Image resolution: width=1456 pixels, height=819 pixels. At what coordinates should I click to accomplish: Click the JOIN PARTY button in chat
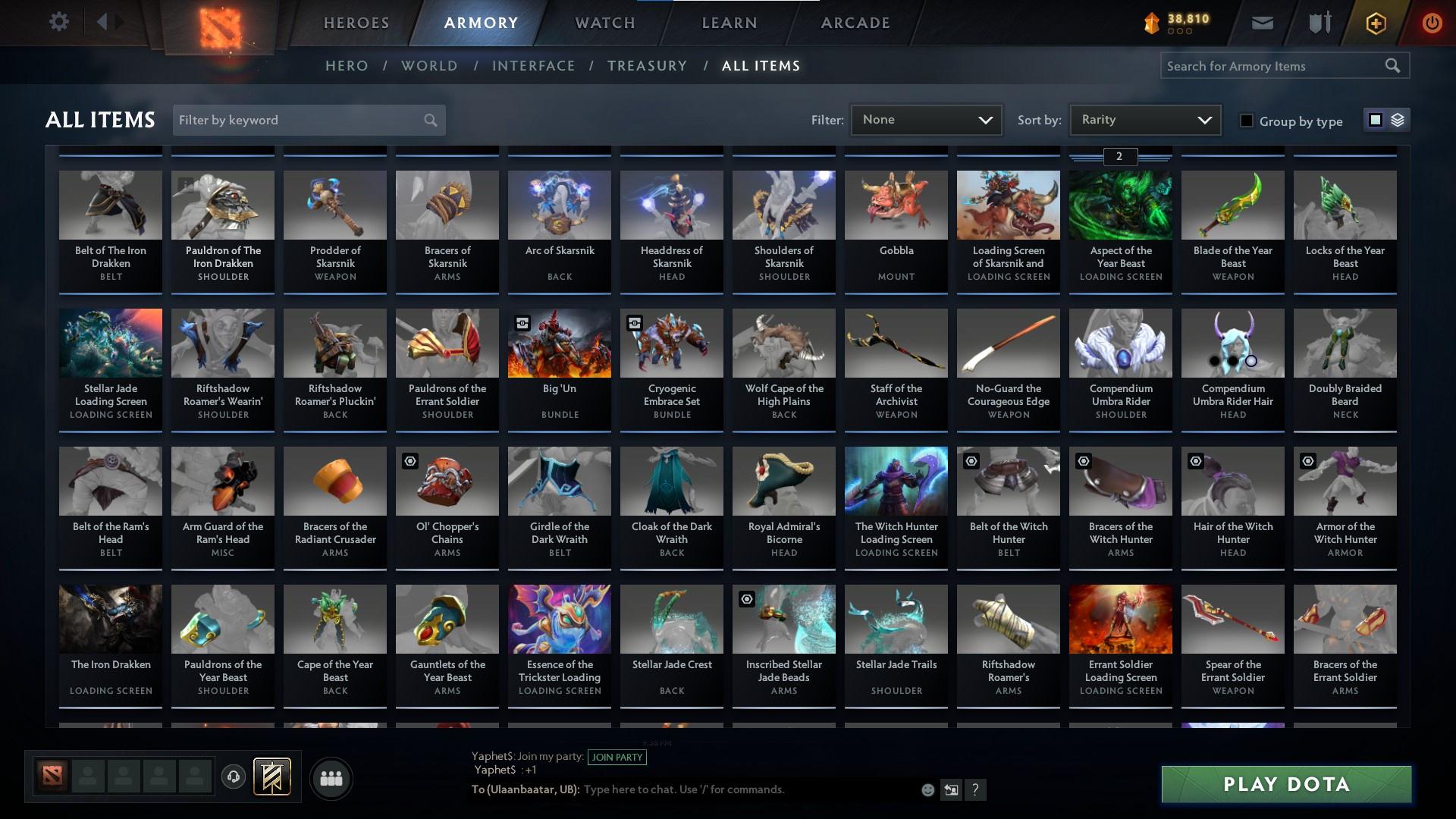coord(617,757)
